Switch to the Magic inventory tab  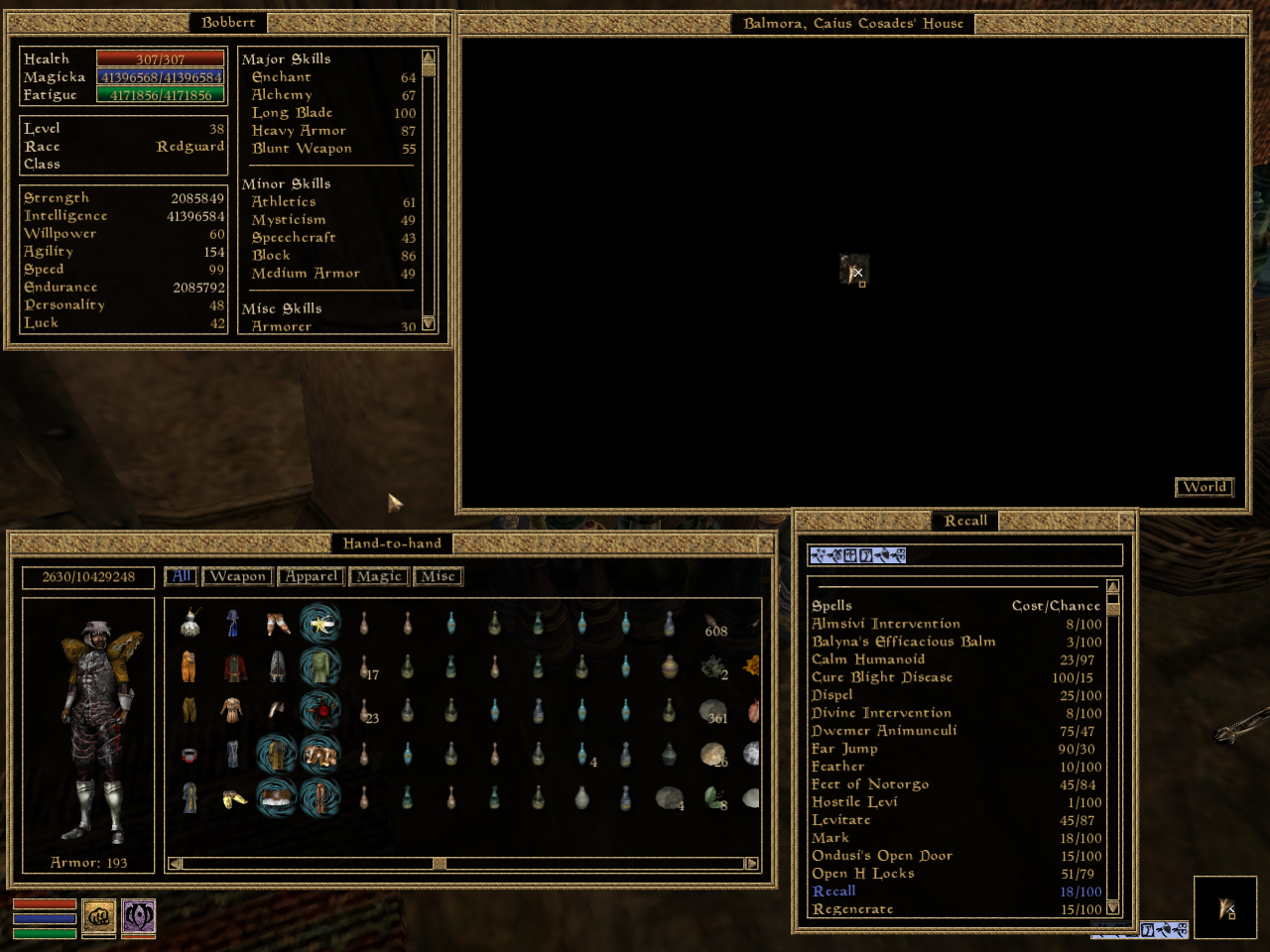click(x=378, y=576)
